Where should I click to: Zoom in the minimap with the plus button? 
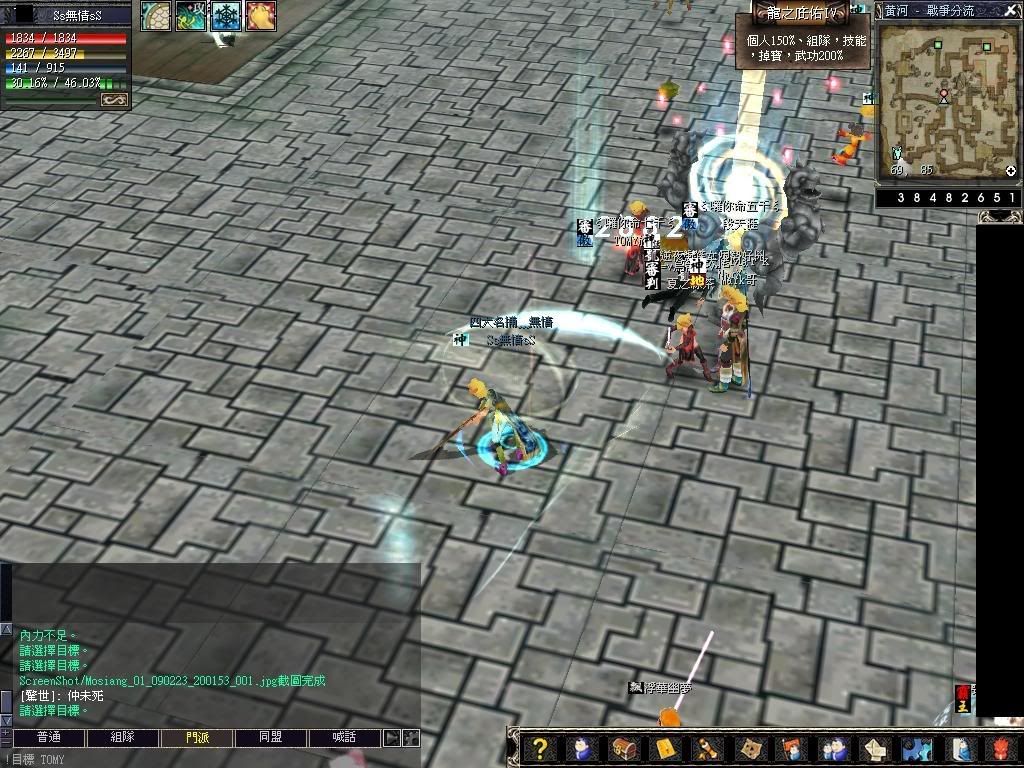pyautogui.click(x=1011, y=171)
